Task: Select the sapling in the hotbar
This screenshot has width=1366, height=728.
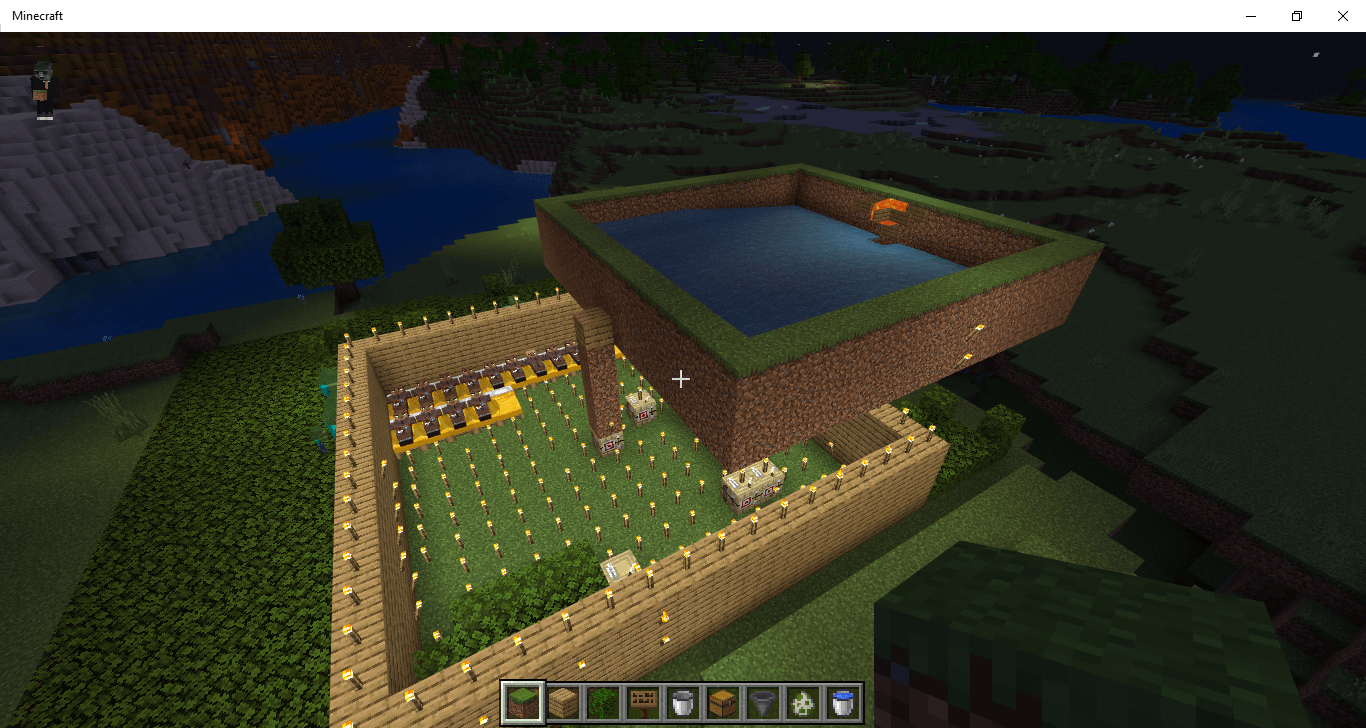Action: [602, 705]
